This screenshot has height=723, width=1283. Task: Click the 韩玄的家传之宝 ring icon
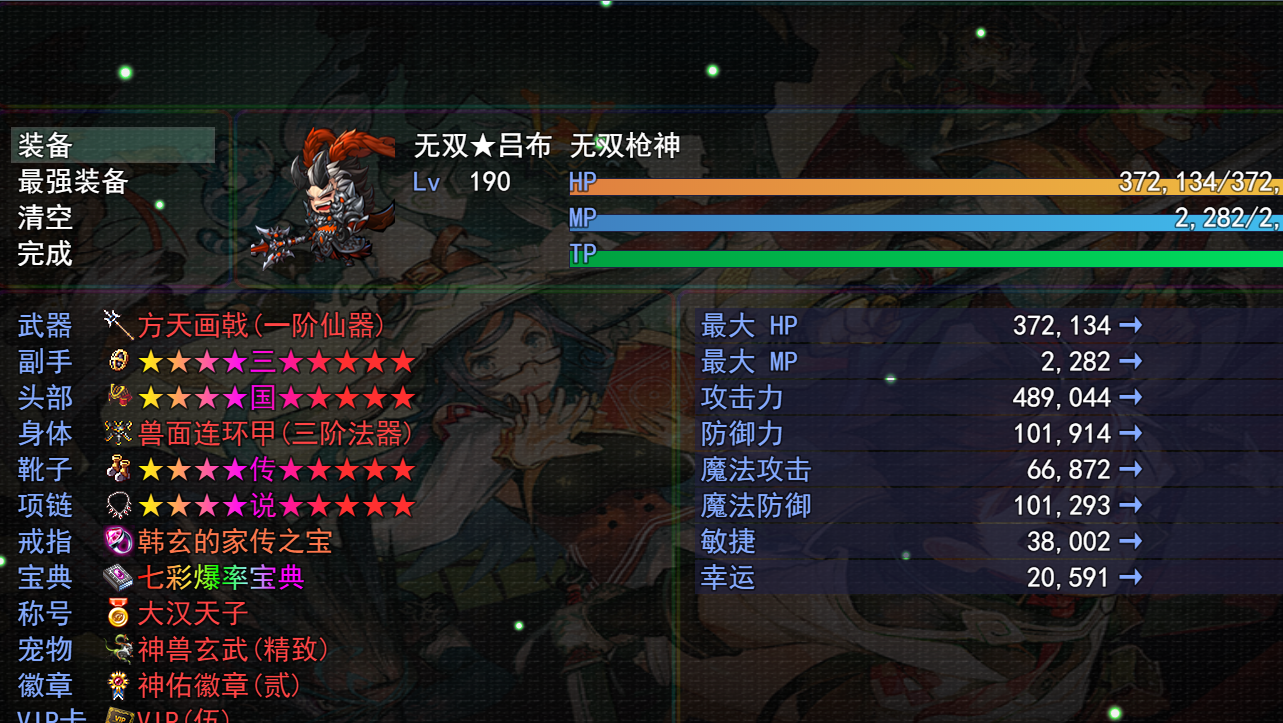(118, 542)
